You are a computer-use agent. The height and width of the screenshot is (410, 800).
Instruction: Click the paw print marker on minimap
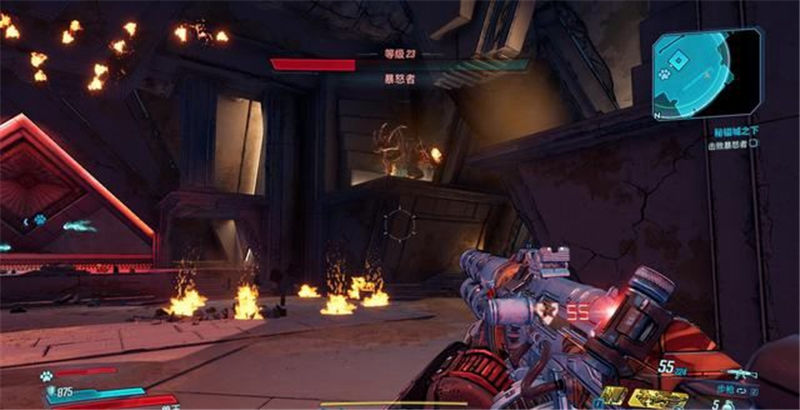[663, 73]
